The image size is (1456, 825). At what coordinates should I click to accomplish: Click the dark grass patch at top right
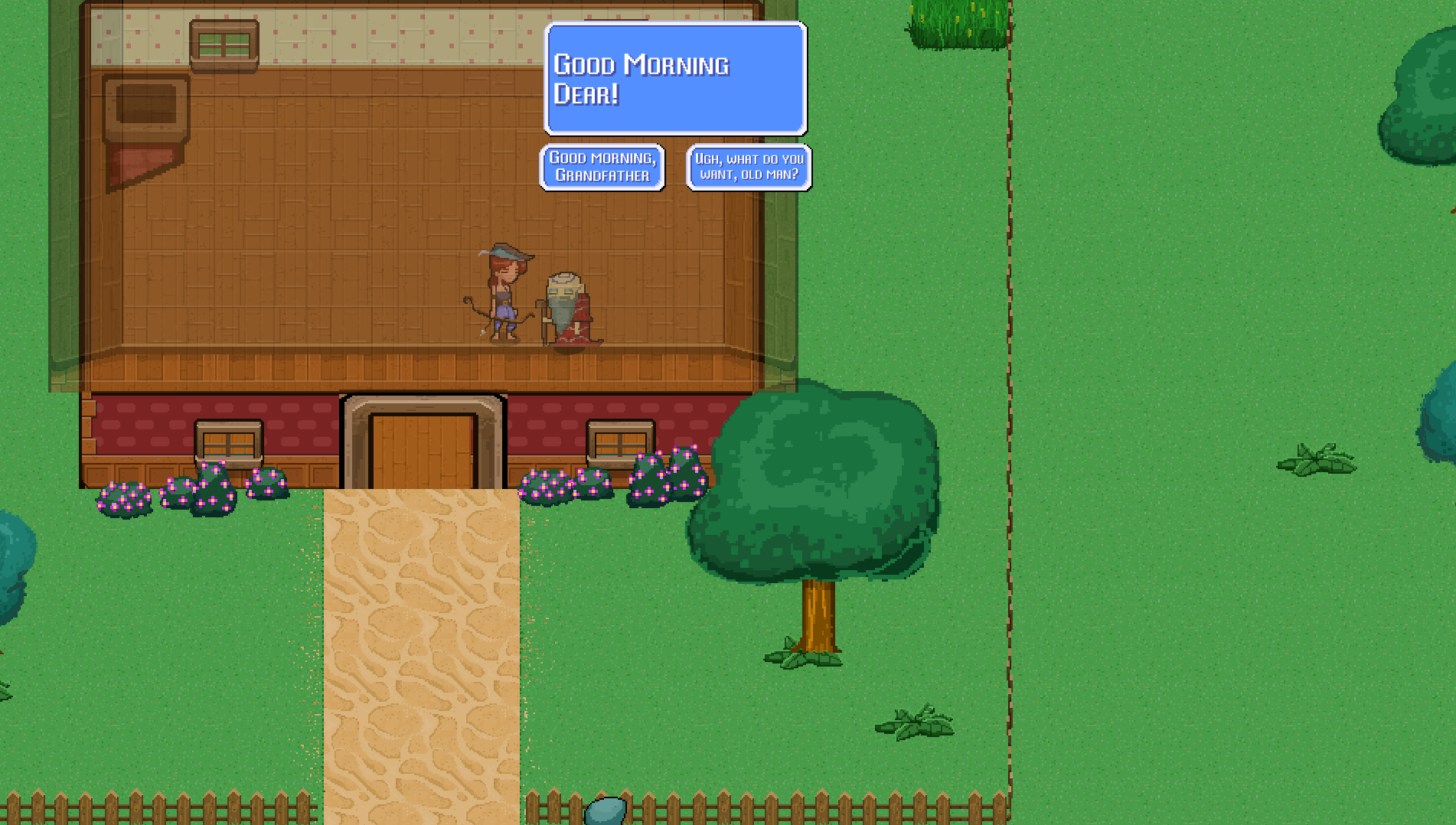point(957,23)
